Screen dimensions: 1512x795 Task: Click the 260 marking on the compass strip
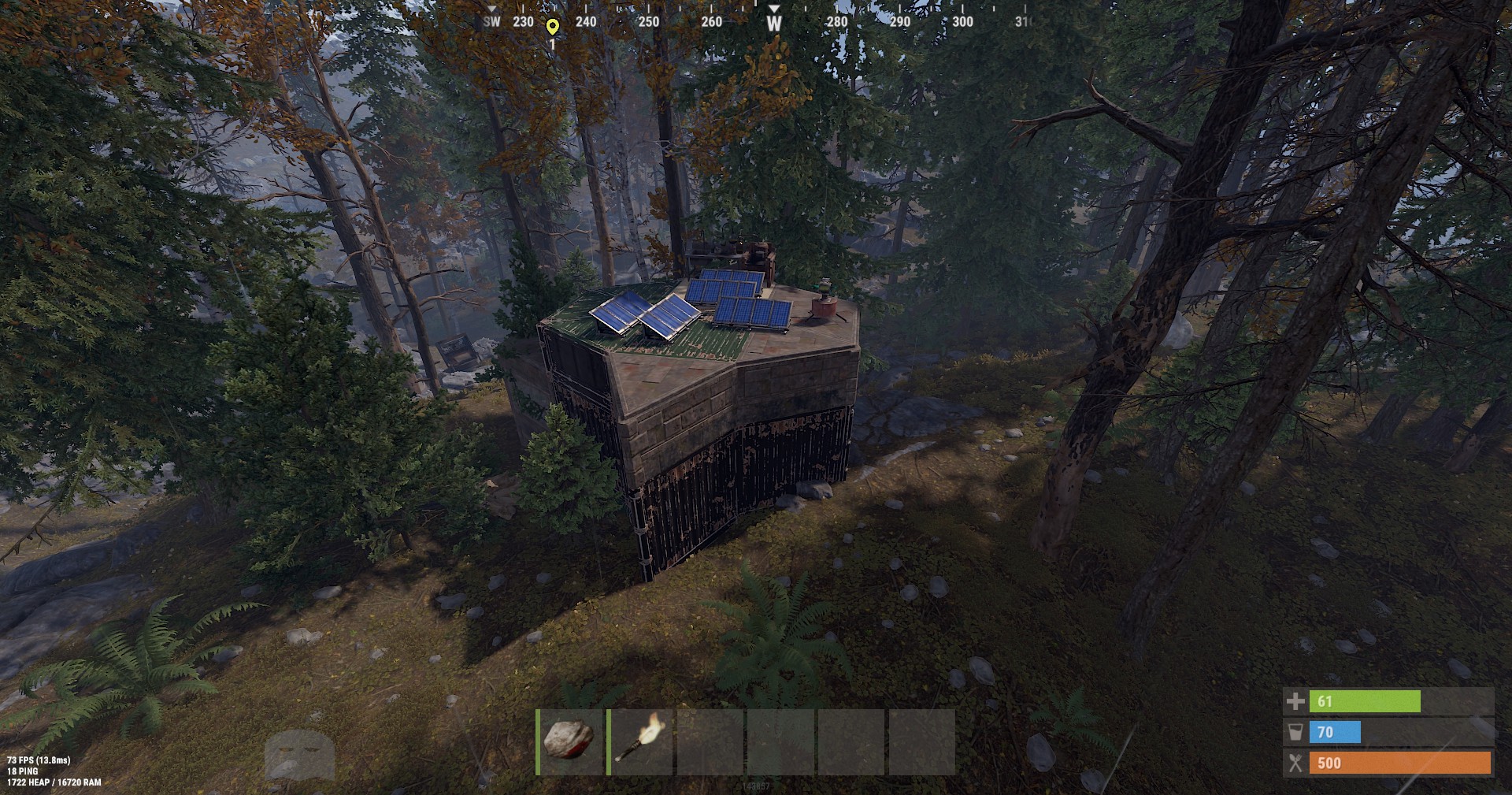point(712,23)
